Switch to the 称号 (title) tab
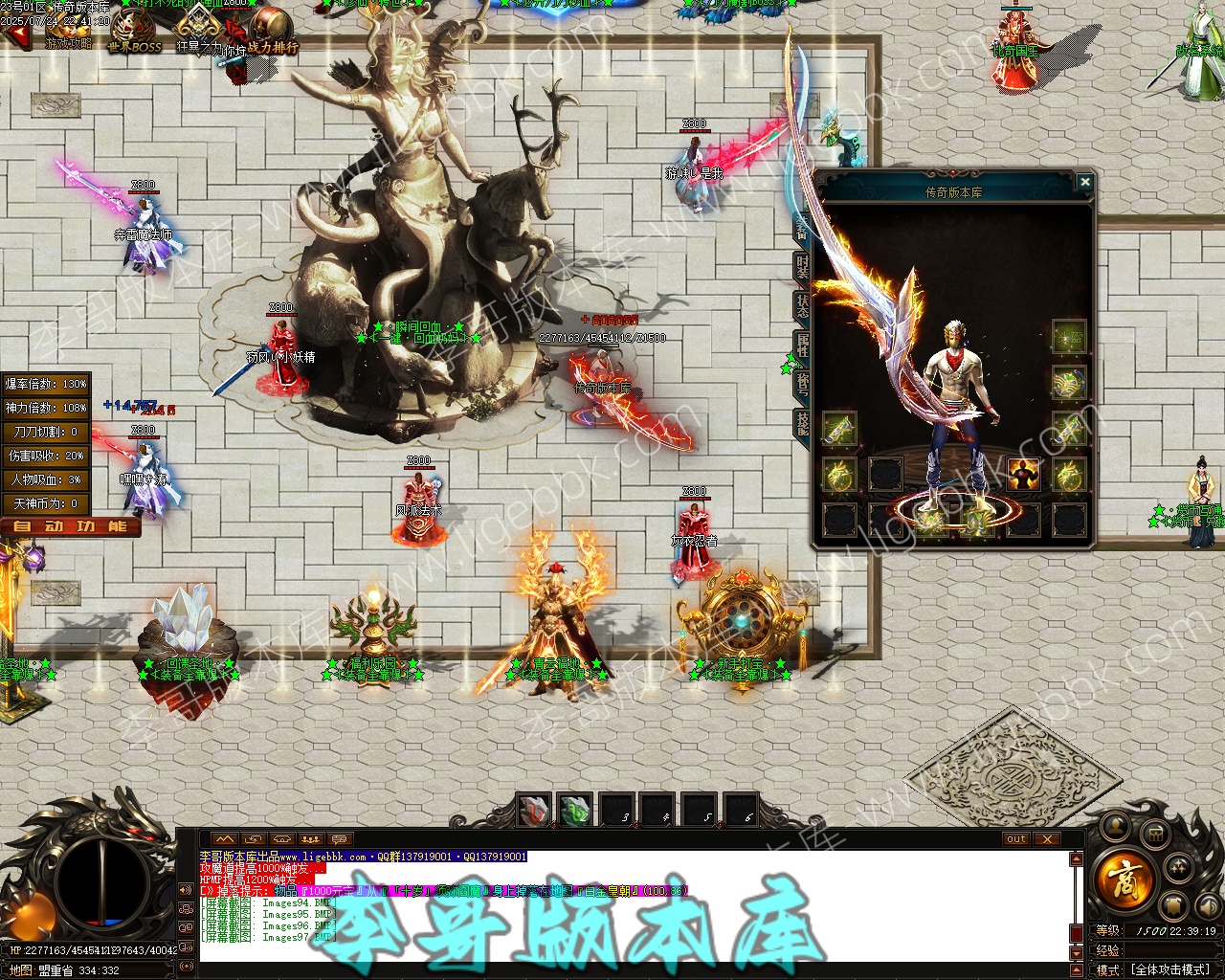The width and height of the screenshot is (1225, 980). point(802,384)
